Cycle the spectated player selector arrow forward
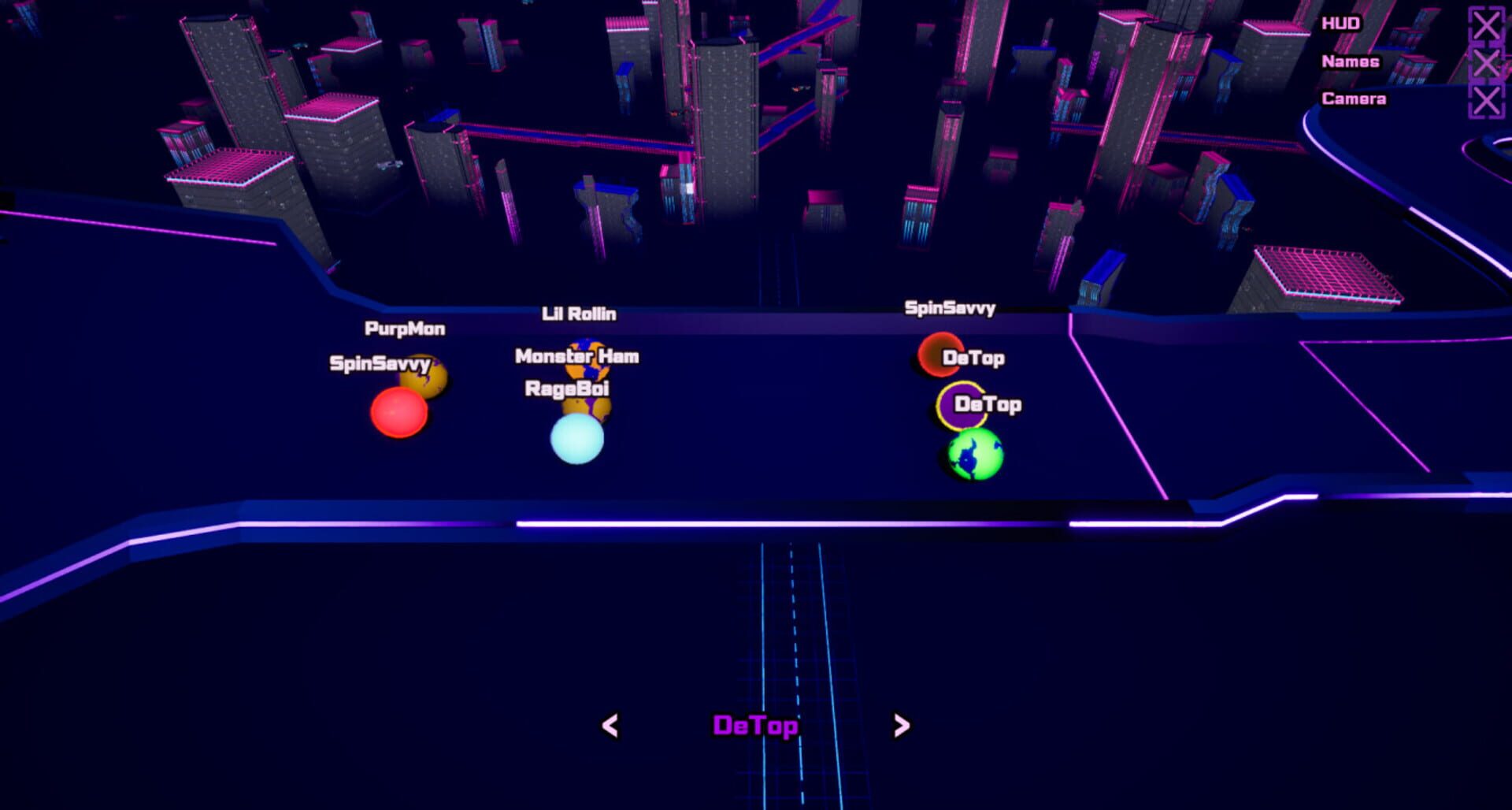 click(x=900, y=724)
